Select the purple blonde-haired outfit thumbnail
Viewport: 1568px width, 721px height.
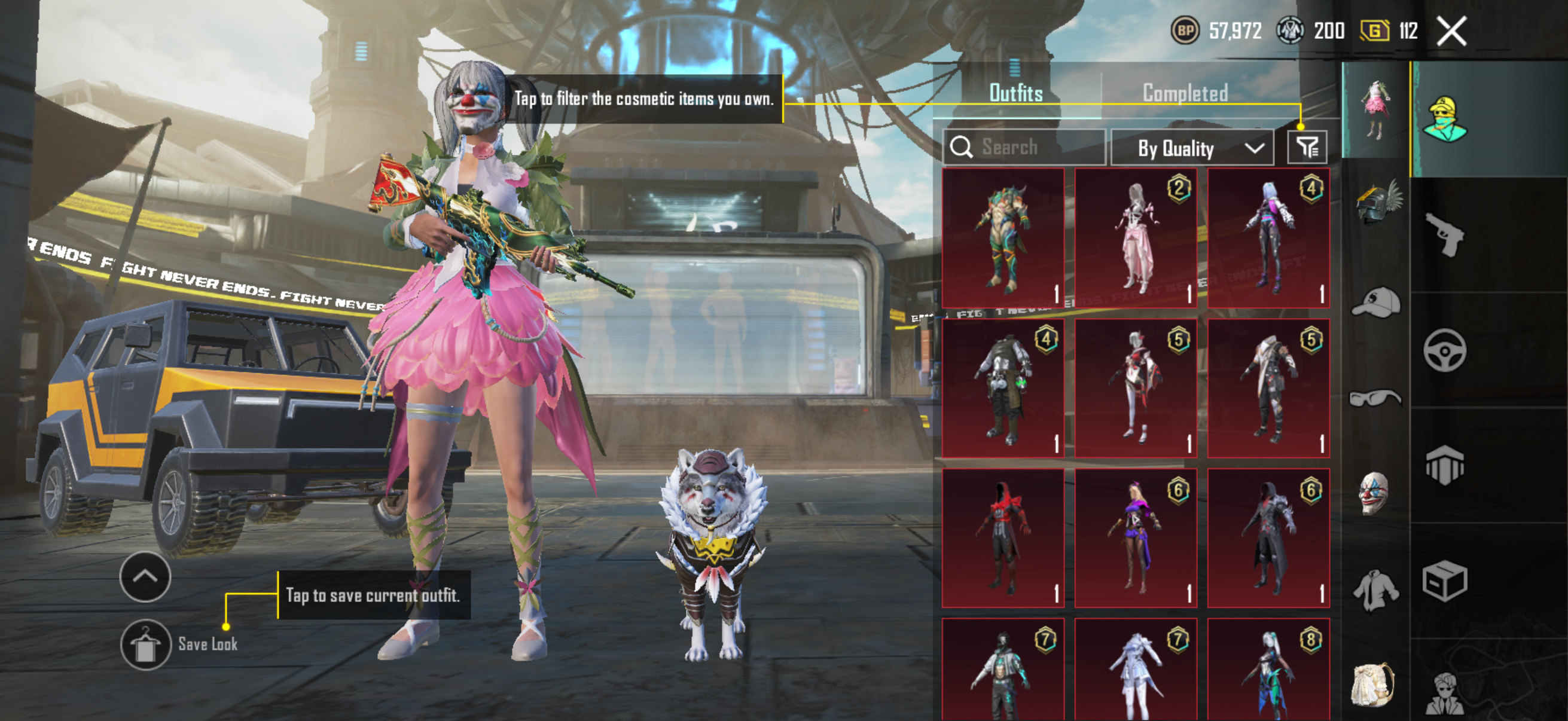[x=1135, y=537]
